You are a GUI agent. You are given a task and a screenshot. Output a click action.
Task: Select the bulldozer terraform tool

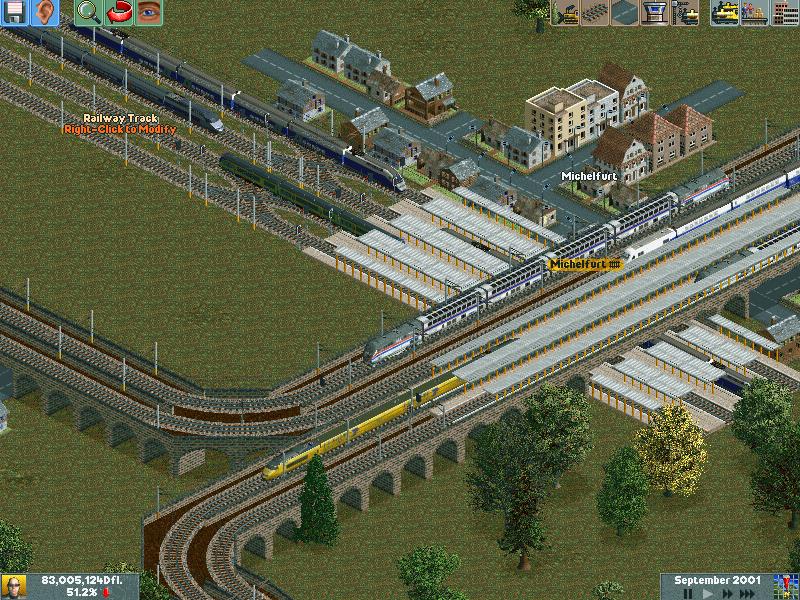(x=565, y=13)
